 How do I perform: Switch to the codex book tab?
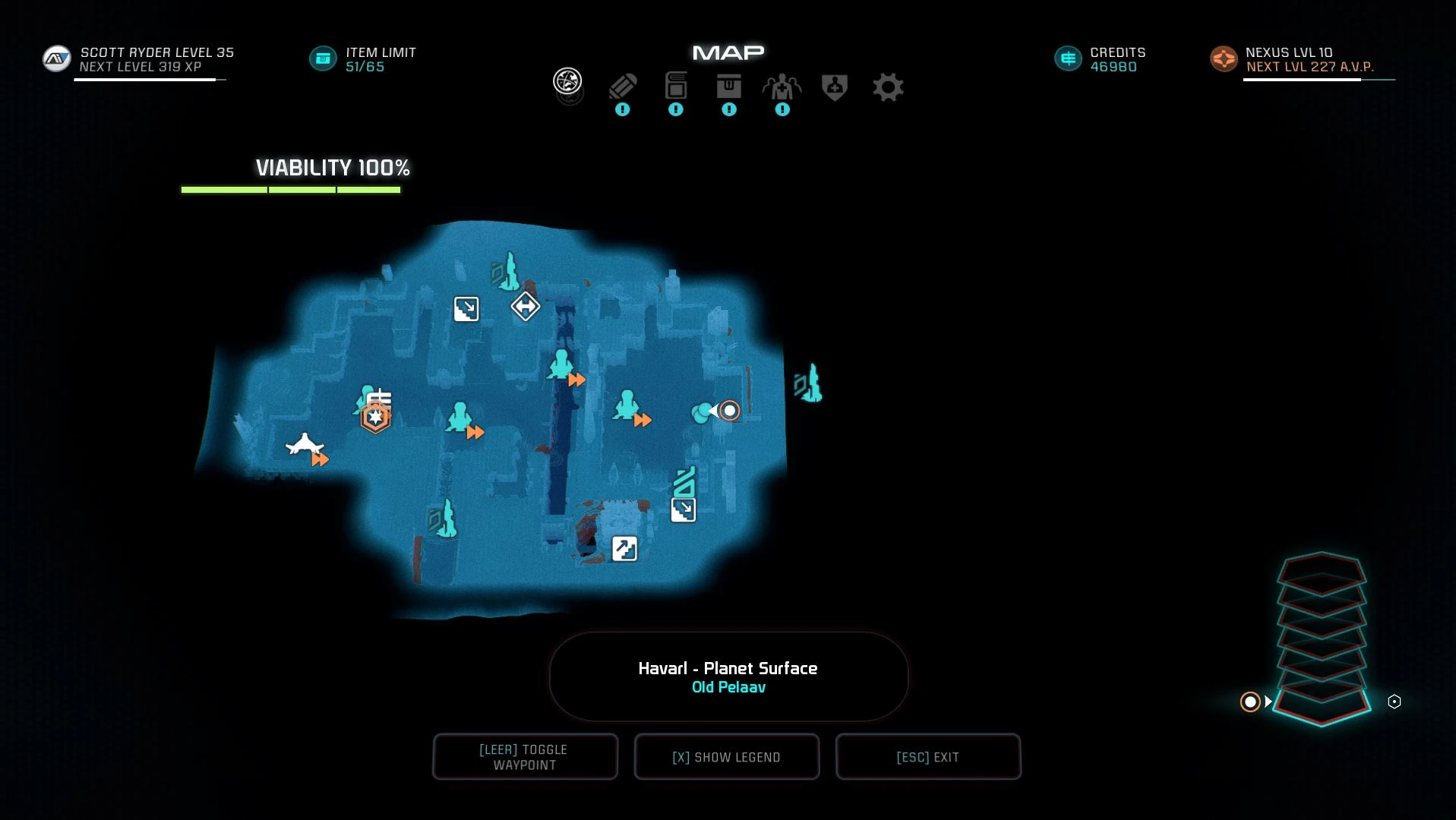coord(675,87)
